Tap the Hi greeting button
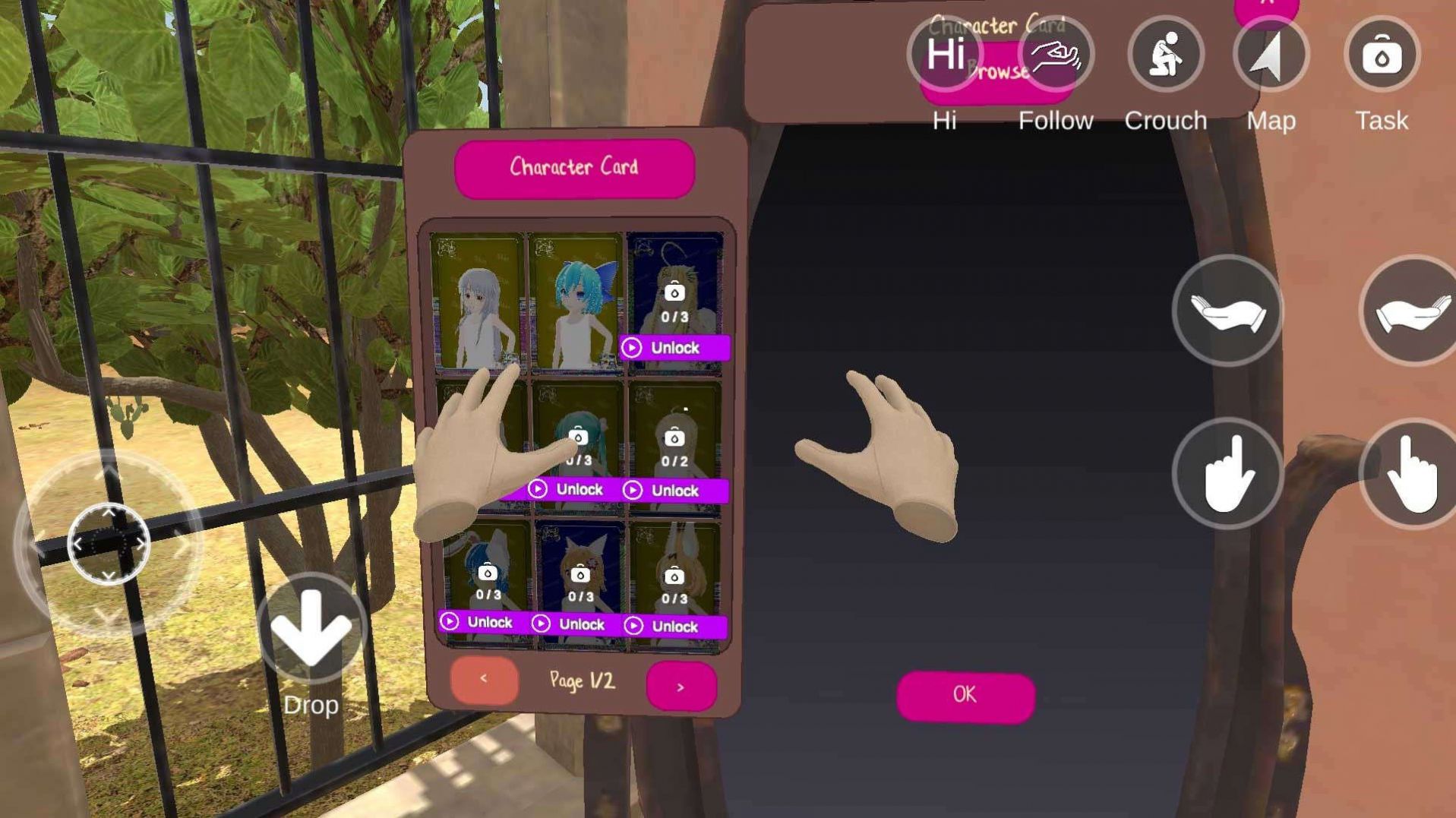 pyautogui.click(x=945, y=55)
